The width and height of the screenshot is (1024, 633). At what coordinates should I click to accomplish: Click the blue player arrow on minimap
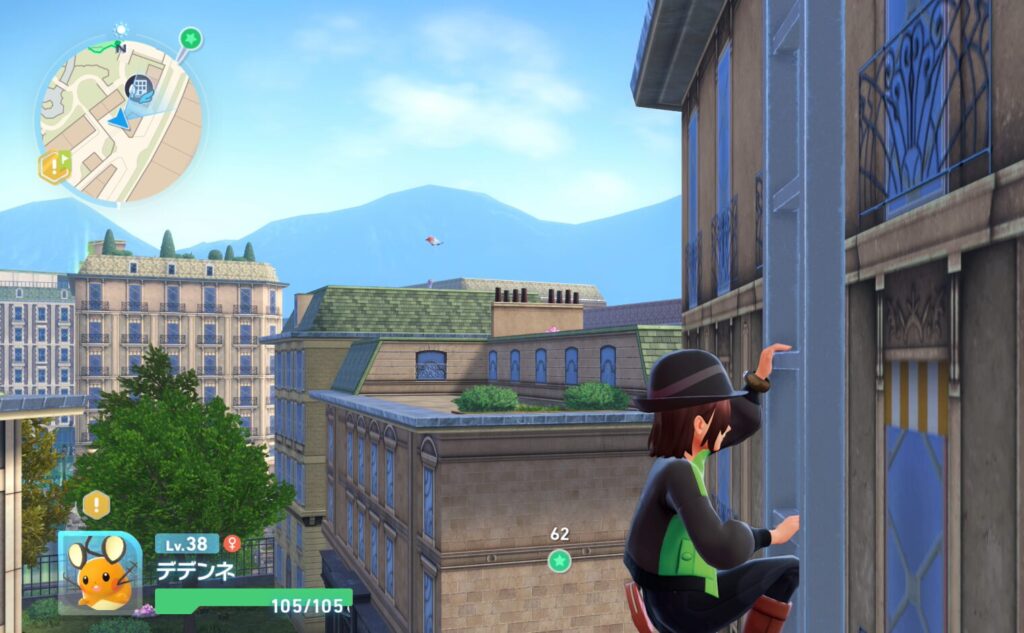tap(120, 120)
